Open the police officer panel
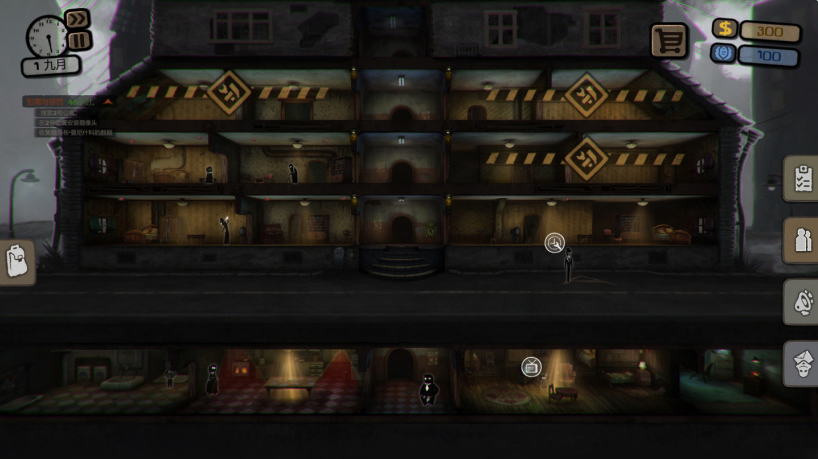Image resolution: width=818 pixels, height=459 pixels. [x=802, y=364]
